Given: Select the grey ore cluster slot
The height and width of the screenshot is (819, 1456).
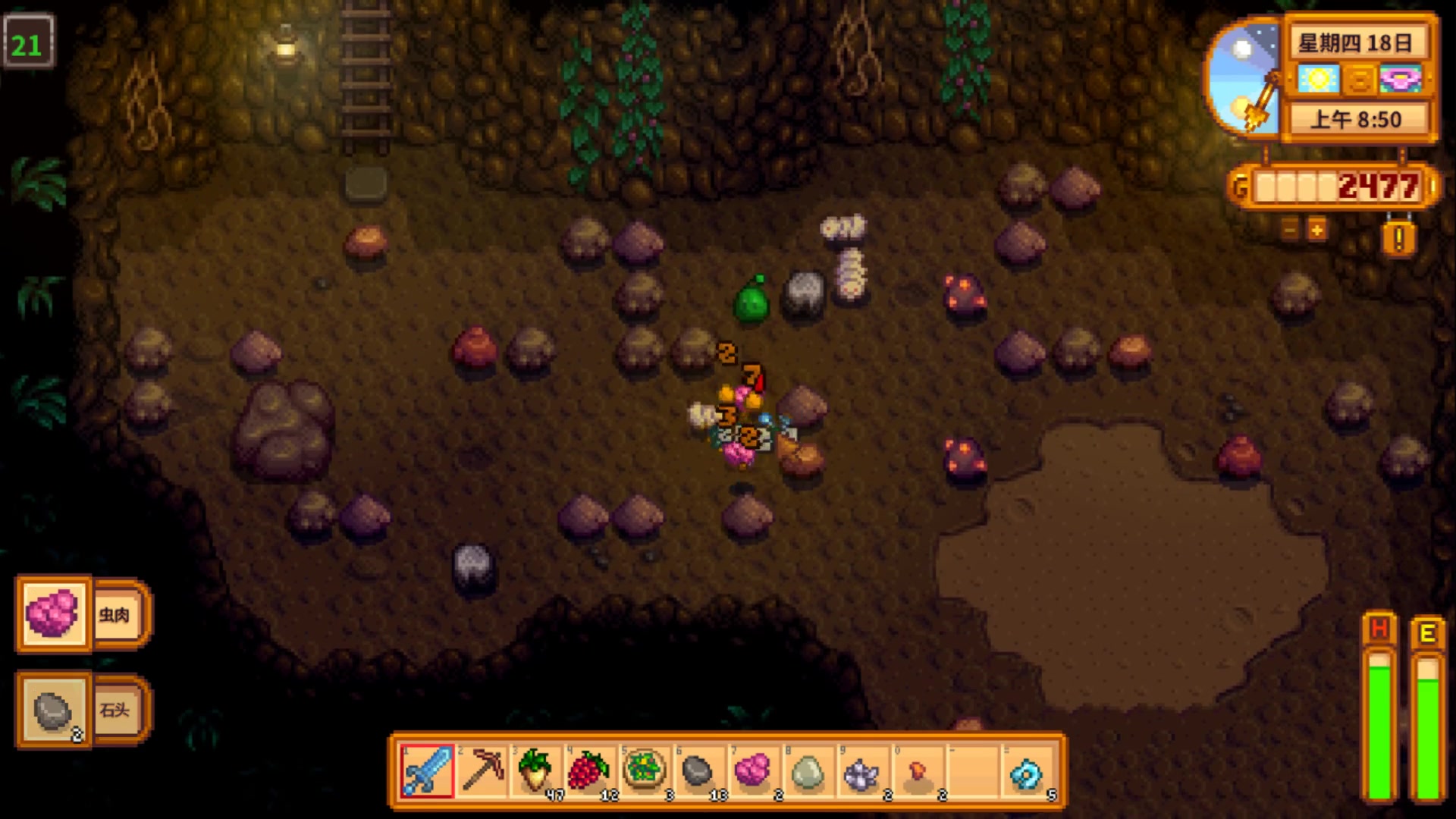Looking at the screenshot, I should point(861,771).
